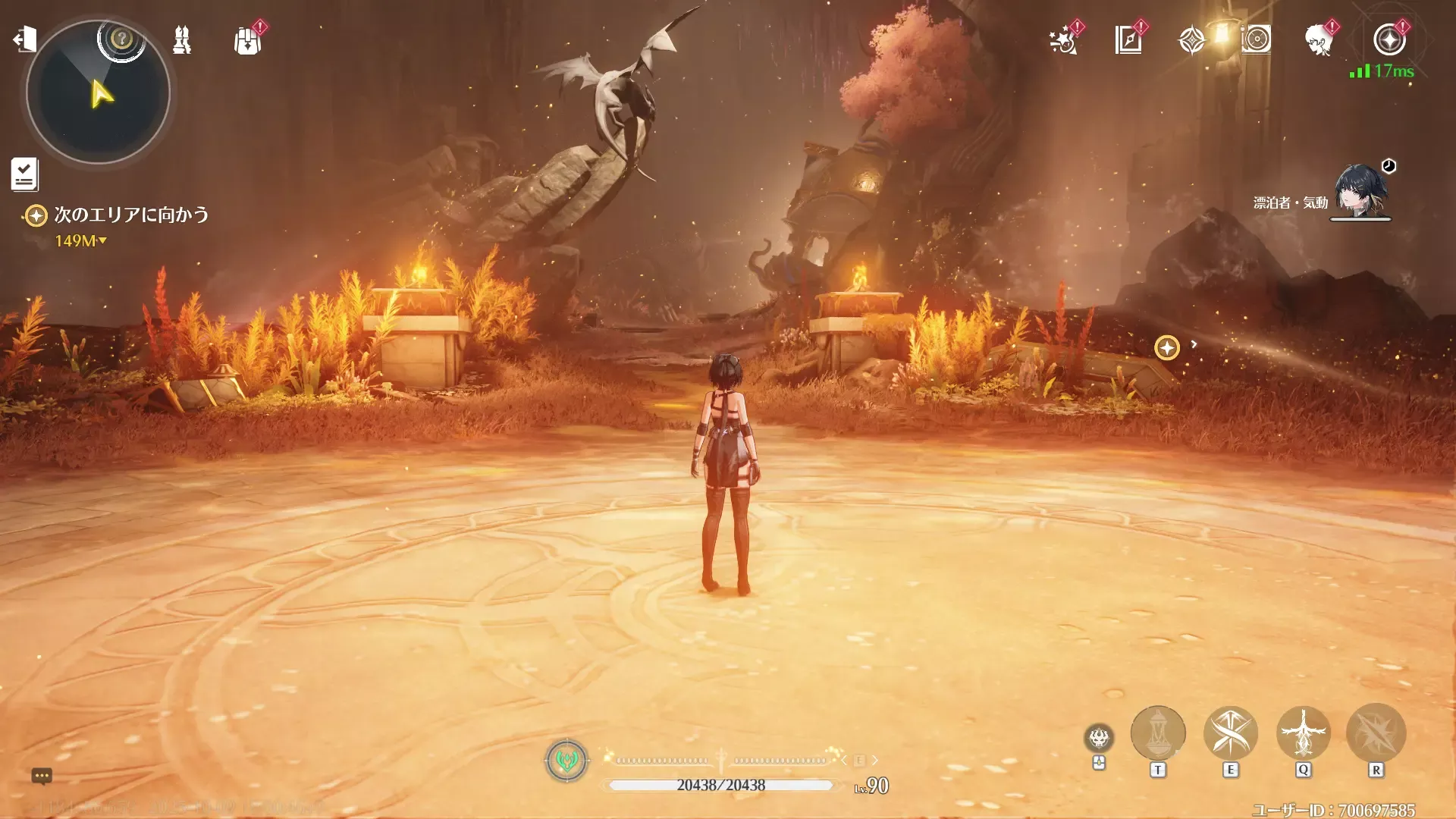Open the sparkling stars convene icon
The image size is (1456, 819).
[x=1064, y=40]
